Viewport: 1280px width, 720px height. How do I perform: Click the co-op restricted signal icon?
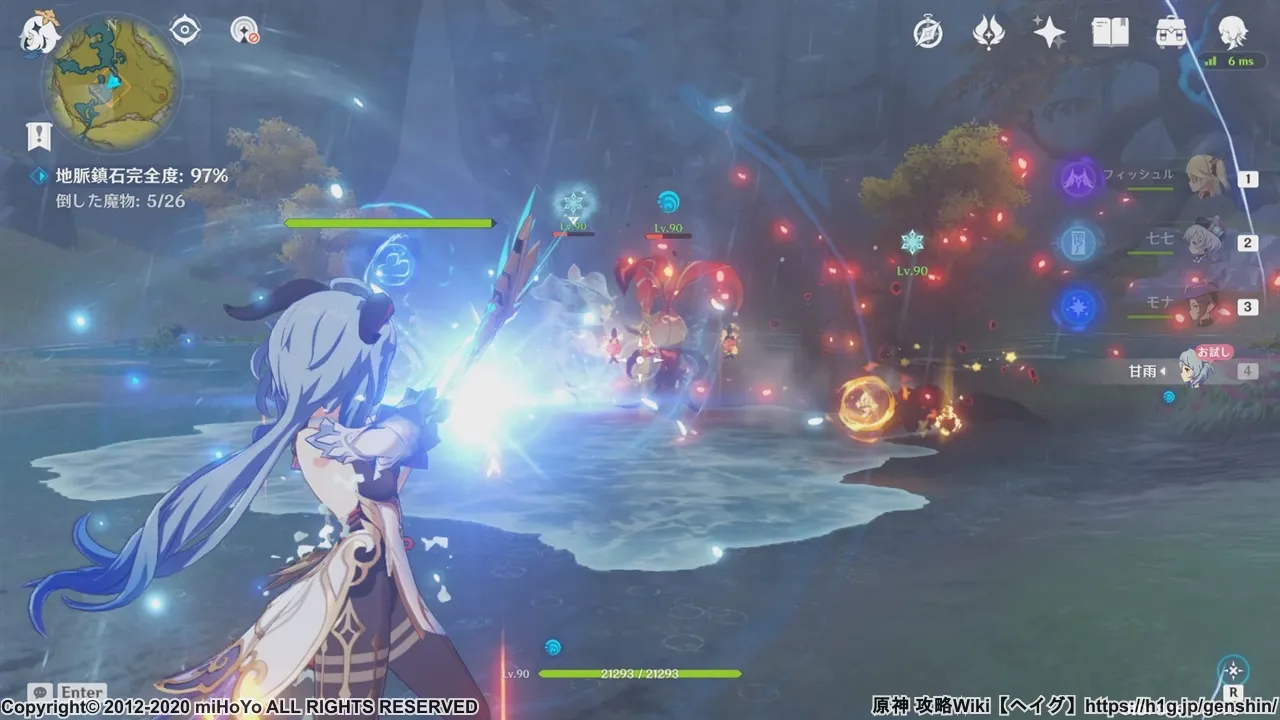[244, 31]
